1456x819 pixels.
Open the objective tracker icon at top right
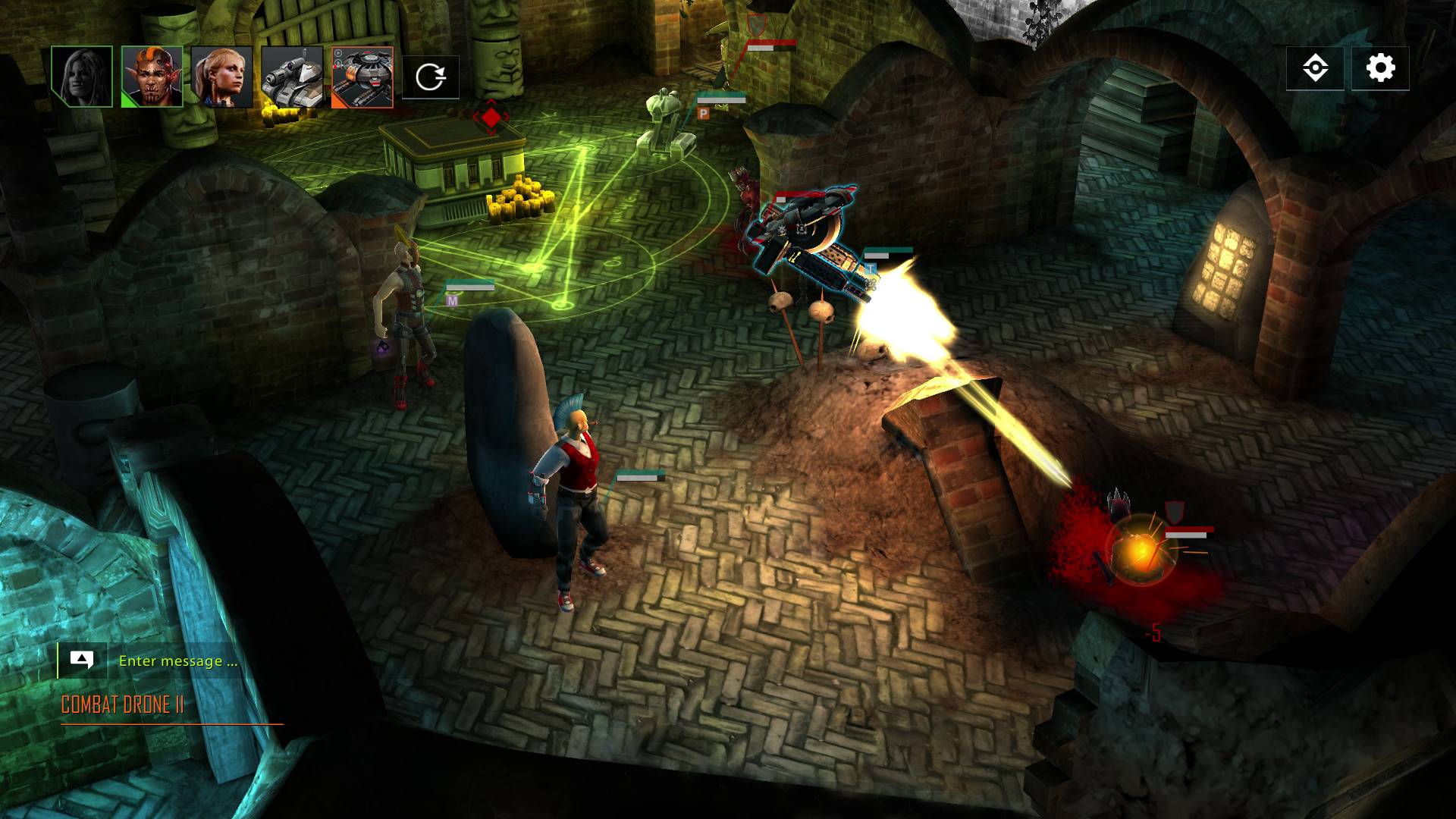(1317, 67)
